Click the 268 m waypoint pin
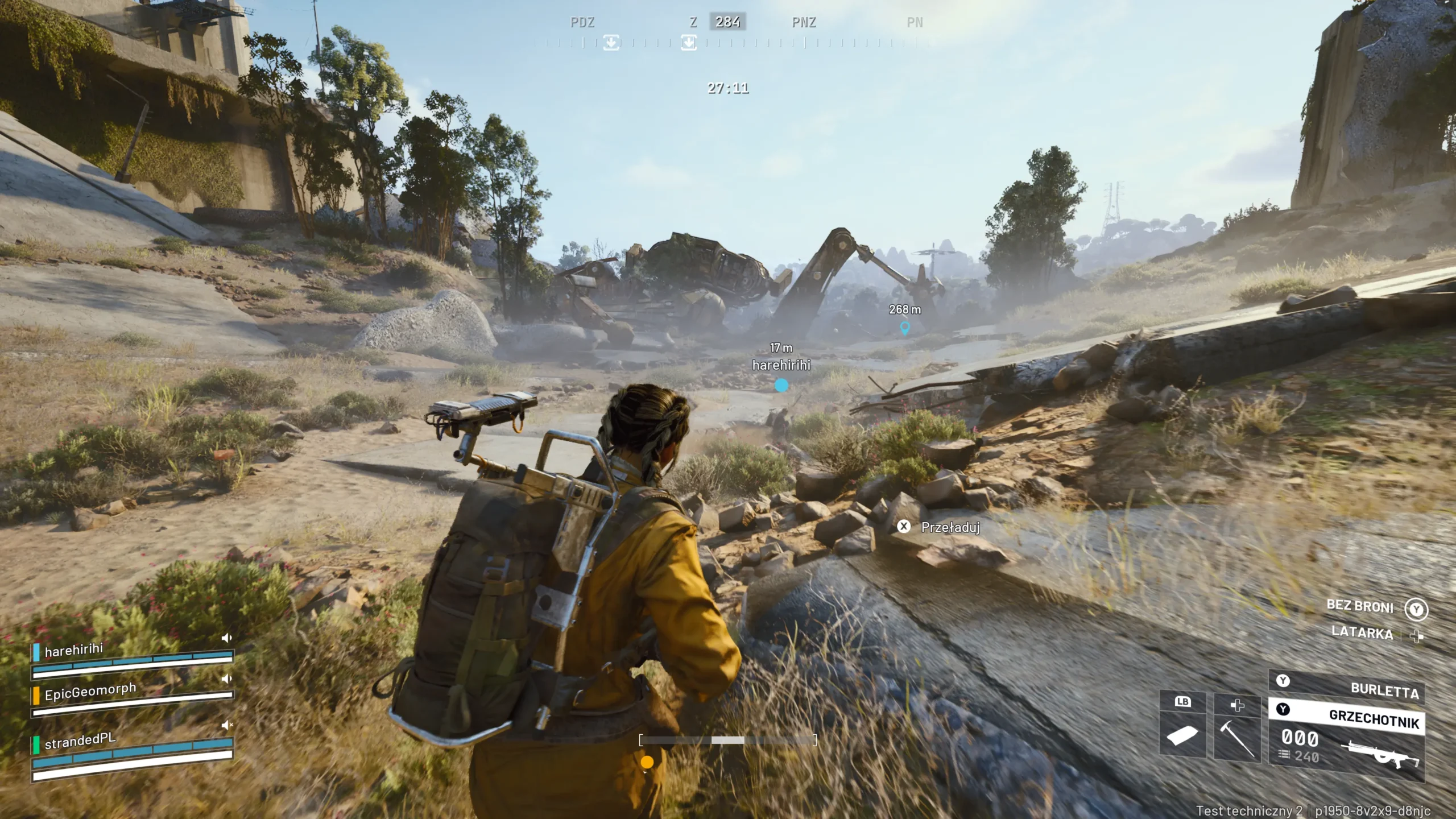The height and width of the screenshot is (819, 1456). pyautogui.click(x=904, y=328)
